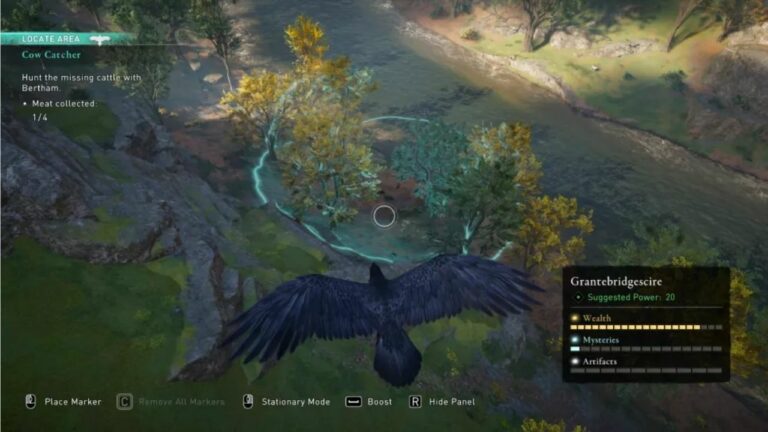Select the Wealth progress row
768x432 pixels.
pos(644,322)
